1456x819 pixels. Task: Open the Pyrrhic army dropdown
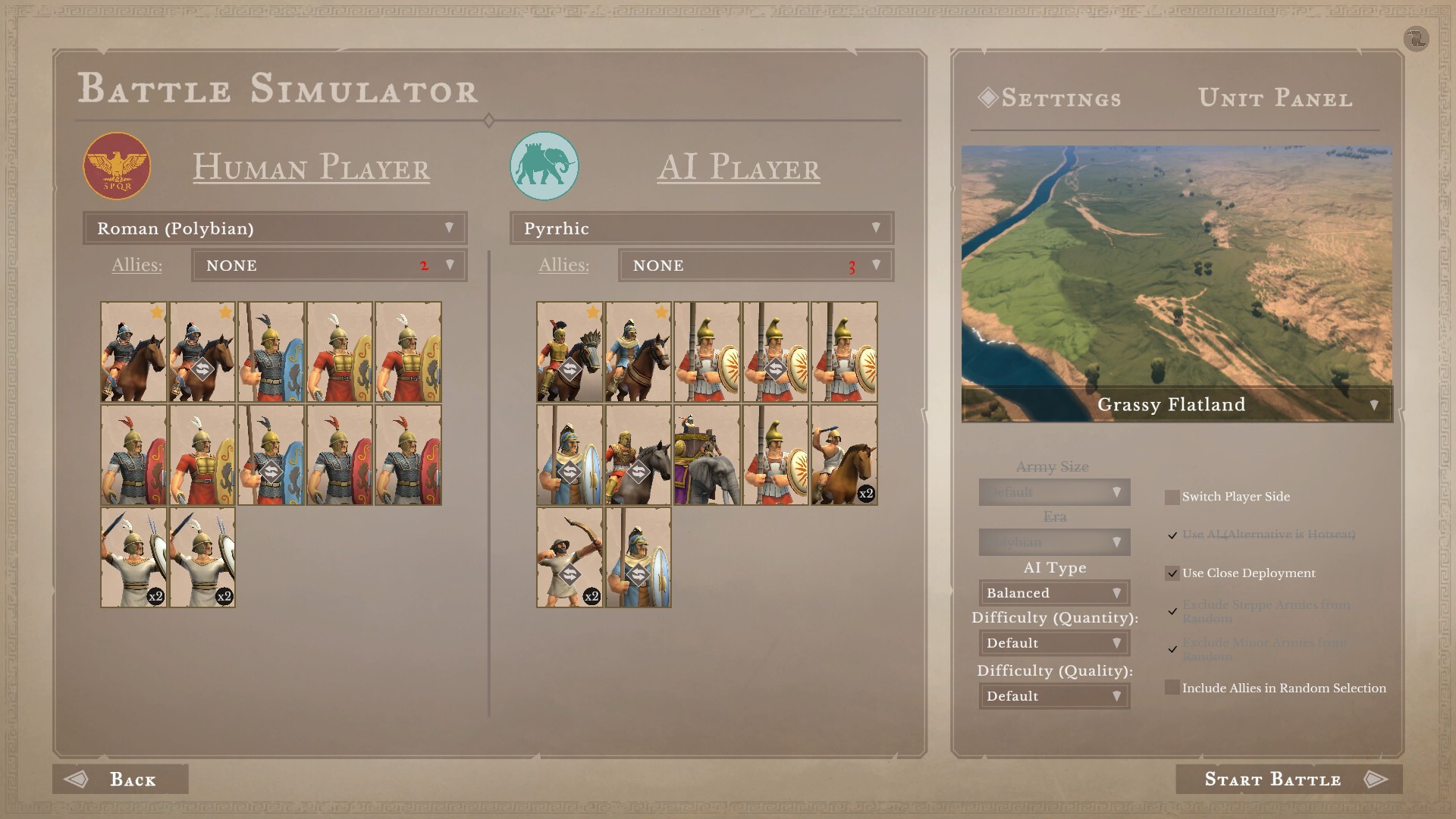[x=701, y=228]
